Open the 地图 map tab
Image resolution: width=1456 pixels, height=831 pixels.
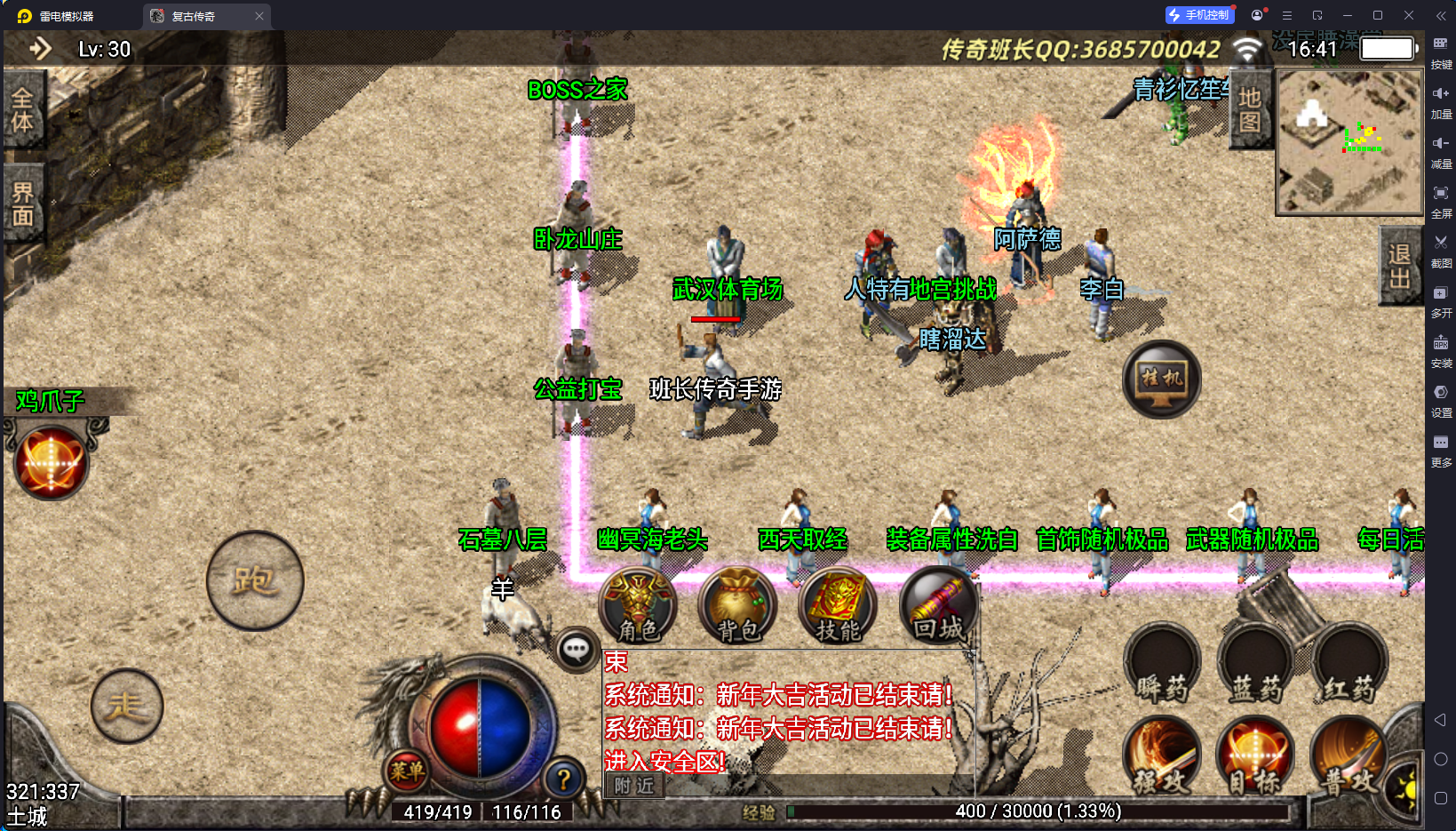(1250, 109)
